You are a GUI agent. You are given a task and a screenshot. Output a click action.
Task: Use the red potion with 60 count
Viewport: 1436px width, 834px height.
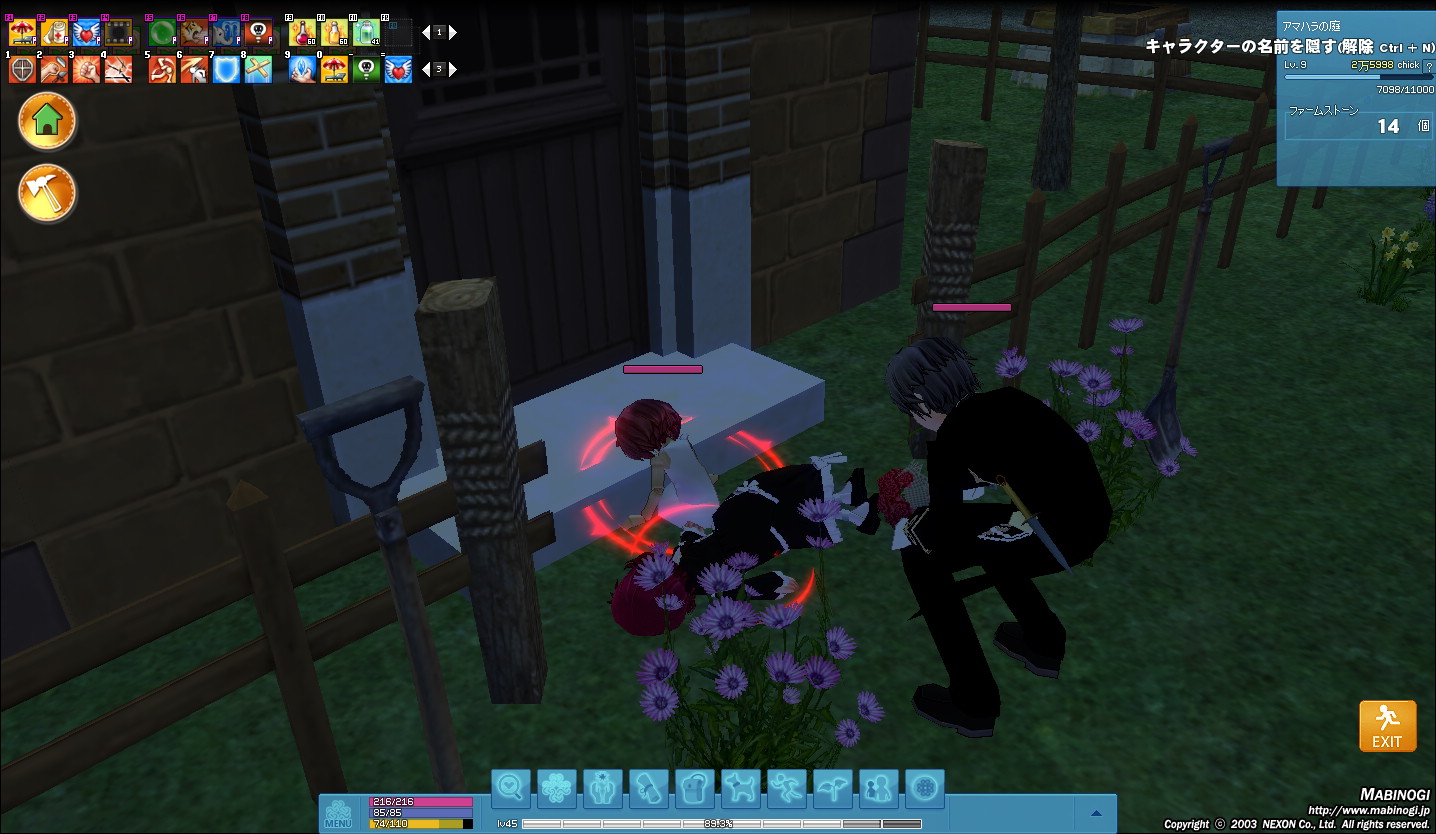(302, 33)
